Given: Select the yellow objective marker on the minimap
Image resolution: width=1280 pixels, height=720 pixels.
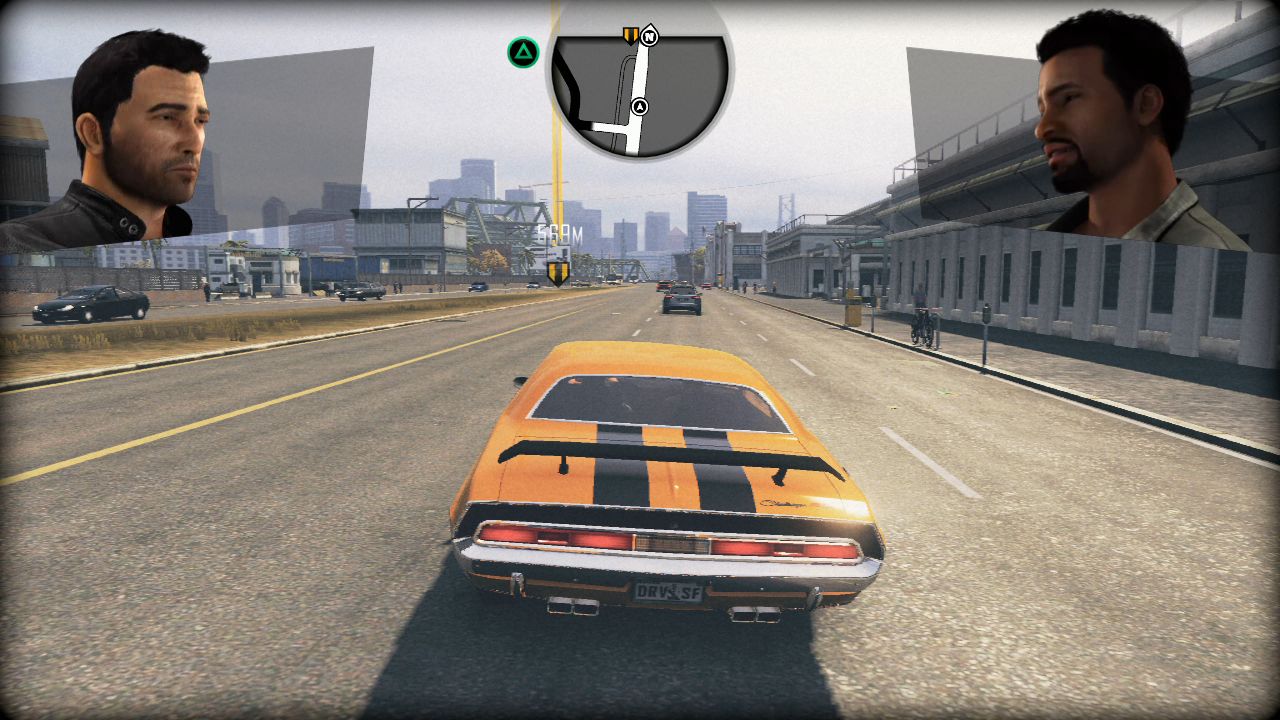Looking at the screenshot, I should (x=630, y=36).
